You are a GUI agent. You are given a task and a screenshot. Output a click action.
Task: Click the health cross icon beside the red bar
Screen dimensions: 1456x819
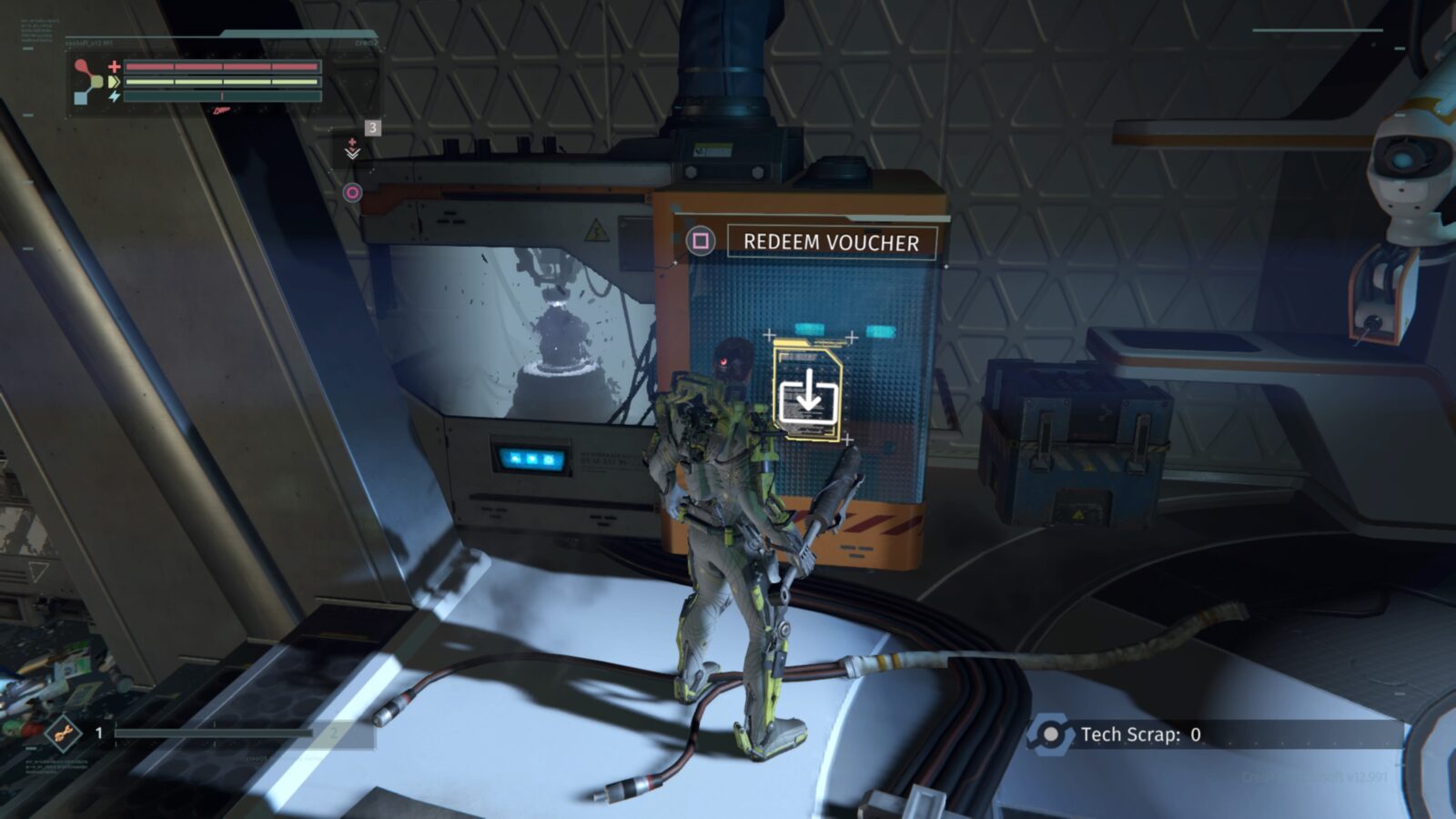pos(114,66)
